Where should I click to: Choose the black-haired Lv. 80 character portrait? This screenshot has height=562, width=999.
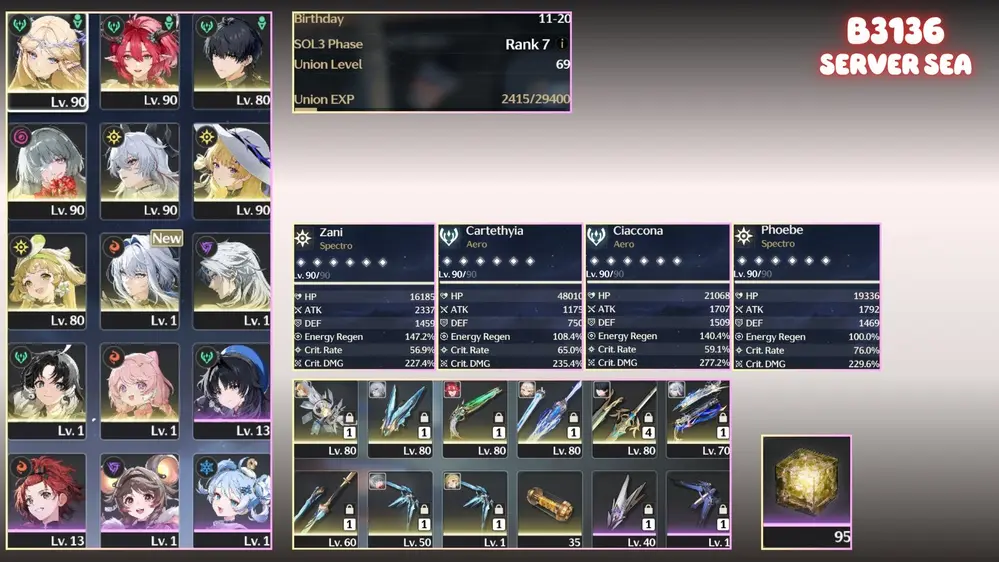tap(232, 58)
